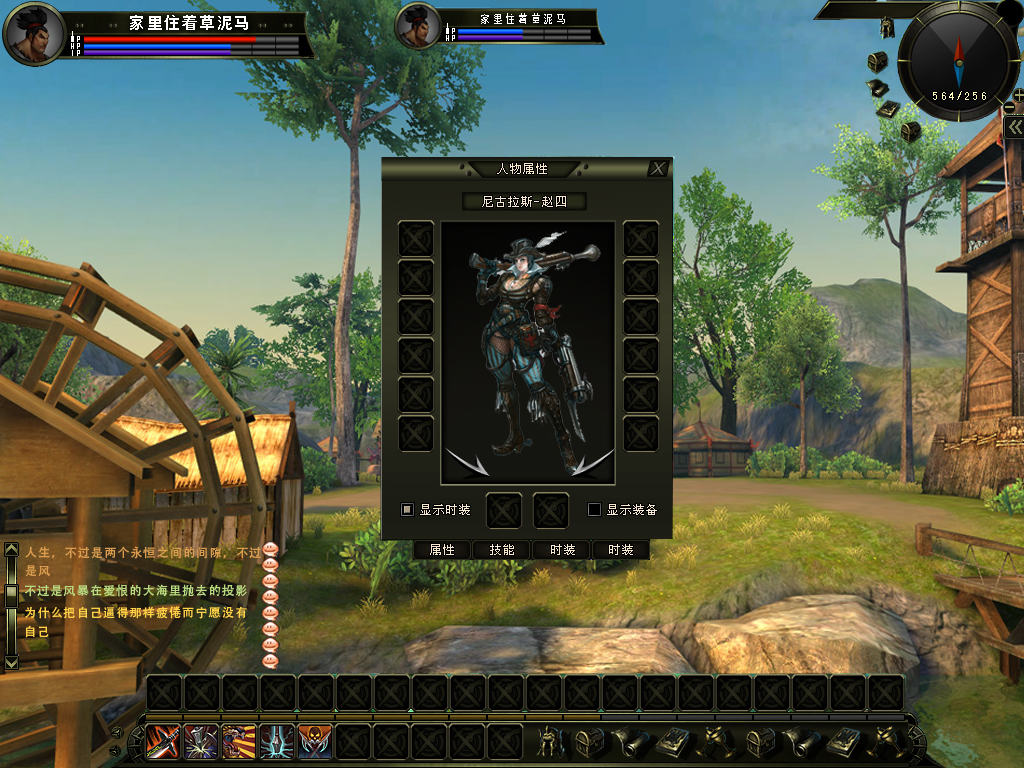Click the compass minimap

click(959, 60)
